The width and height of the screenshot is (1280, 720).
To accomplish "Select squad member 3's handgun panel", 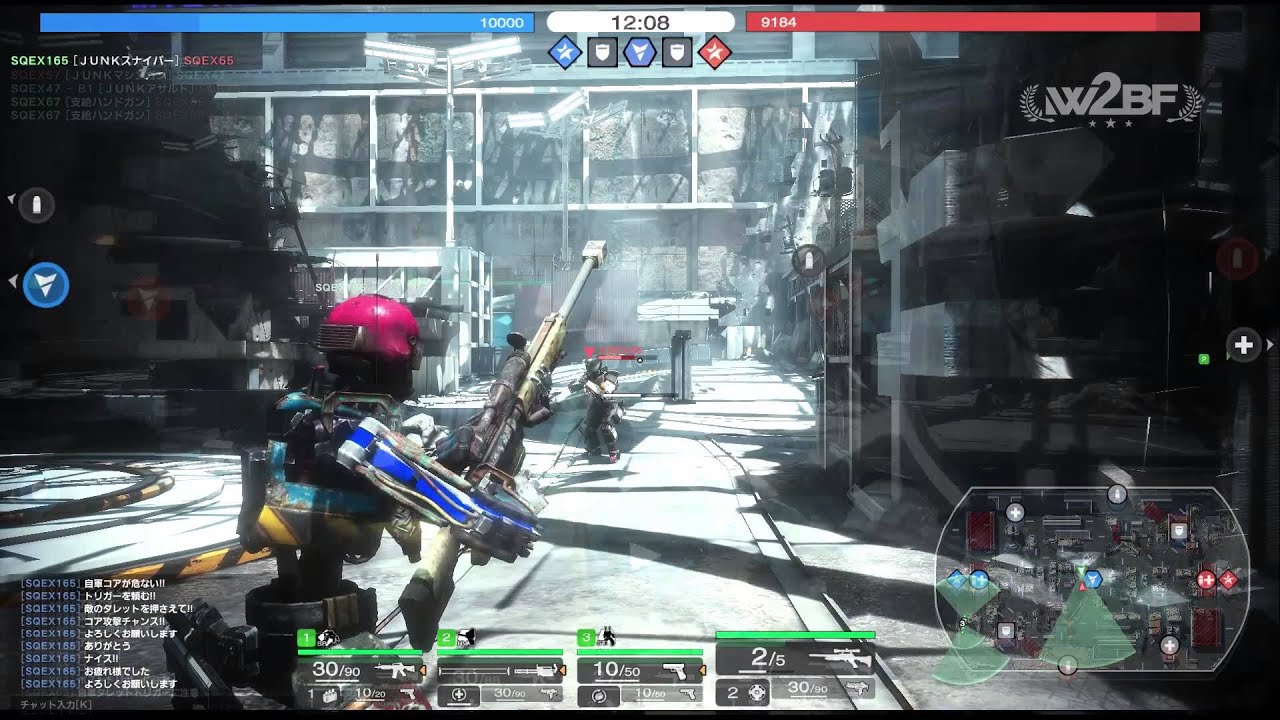I will coord(640,669).
